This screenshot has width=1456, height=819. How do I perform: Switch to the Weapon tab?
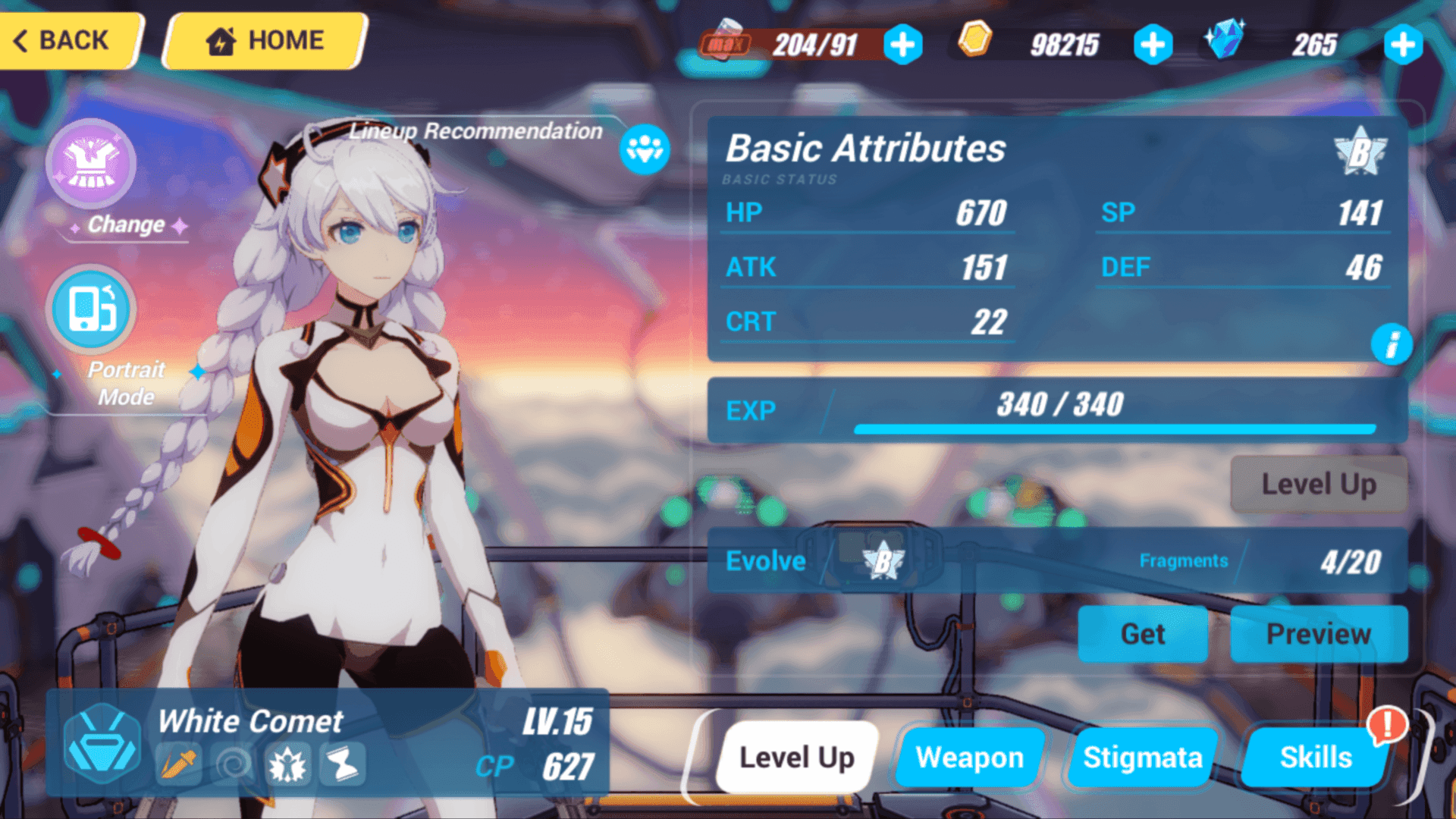tap(971, 756)
